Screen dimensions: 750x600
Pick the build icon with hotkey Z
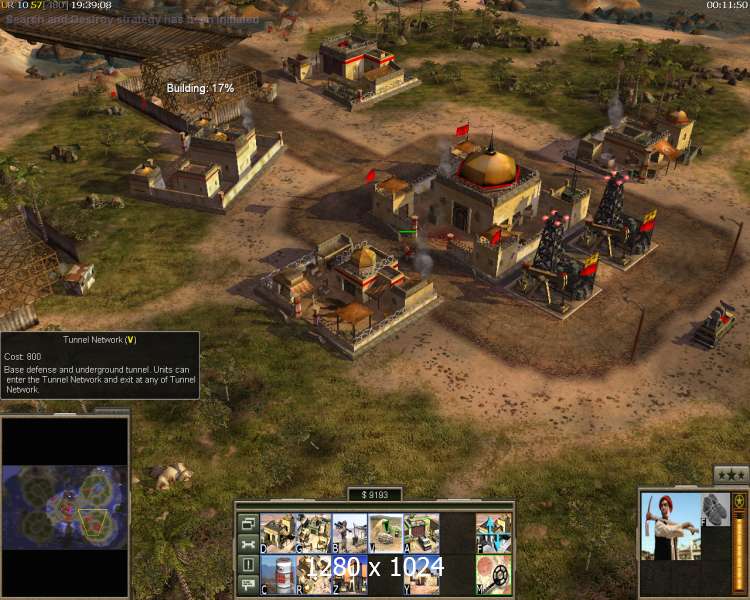point(349,574)
